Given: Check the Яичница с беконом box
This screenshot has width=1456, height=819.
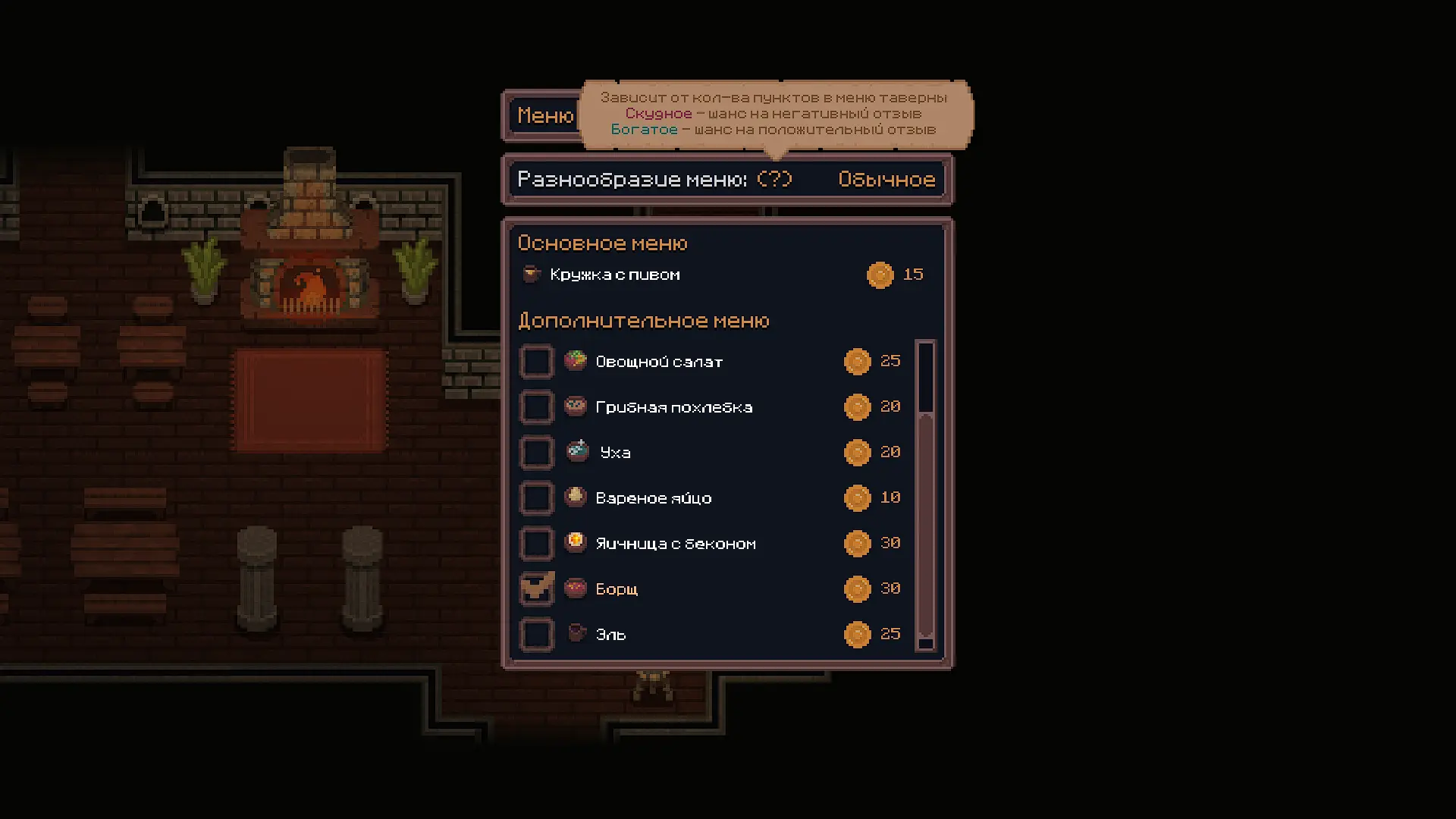Looking at the screenshot, I should tap(536, 544).
